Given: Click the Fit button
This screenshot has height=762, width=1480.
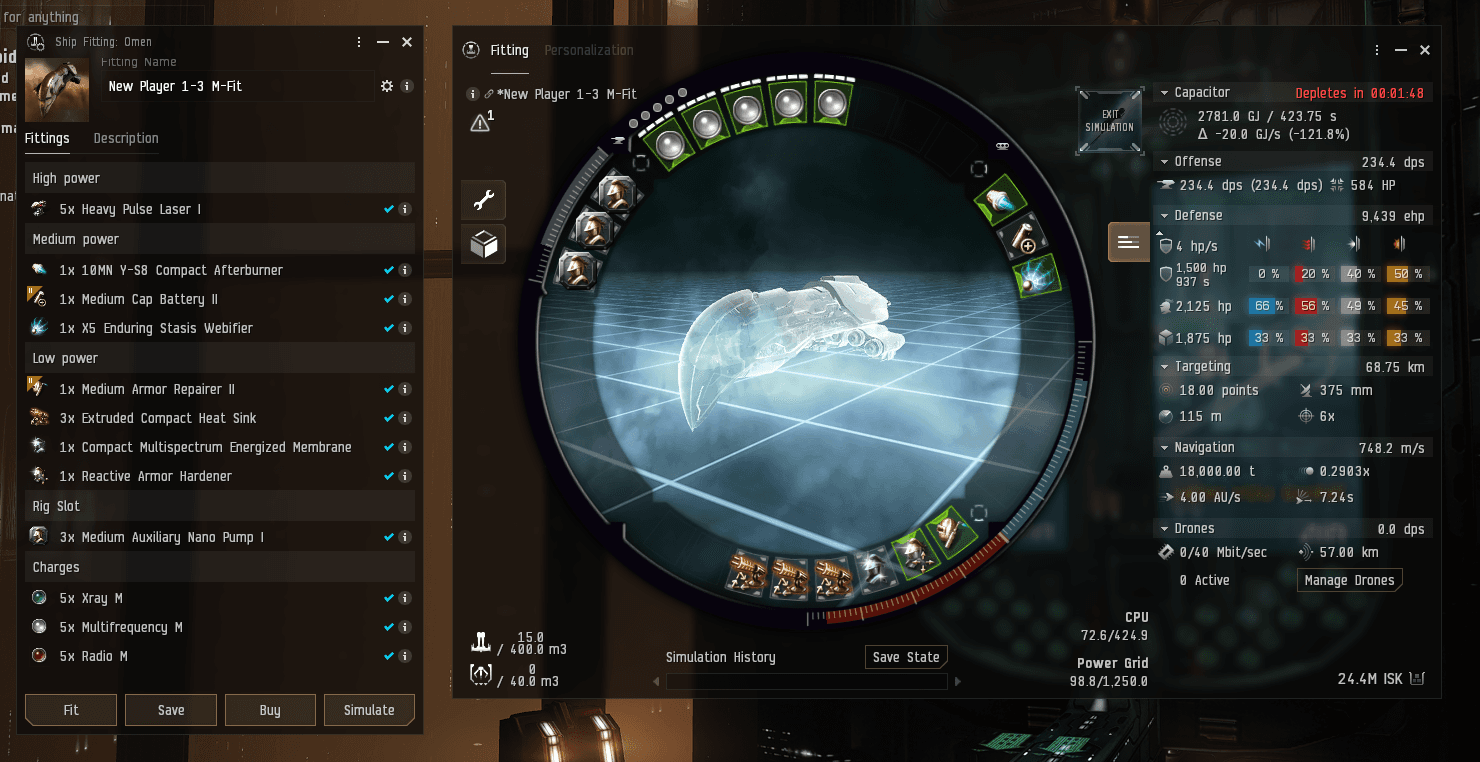Looking at the screenshot, I should click(71, 710).
